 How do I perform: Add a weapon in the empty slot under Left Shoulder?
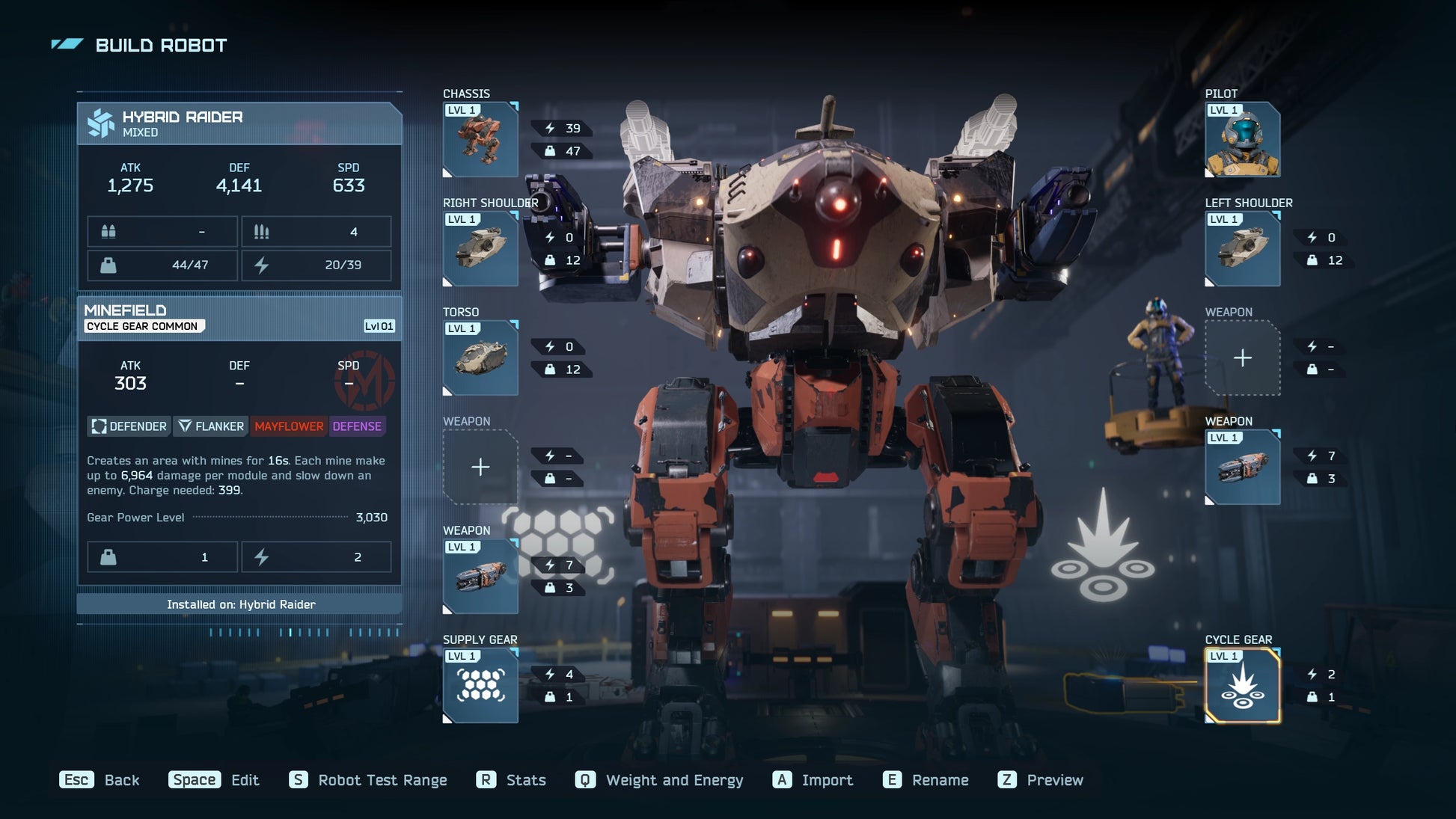pos(1242,358)
